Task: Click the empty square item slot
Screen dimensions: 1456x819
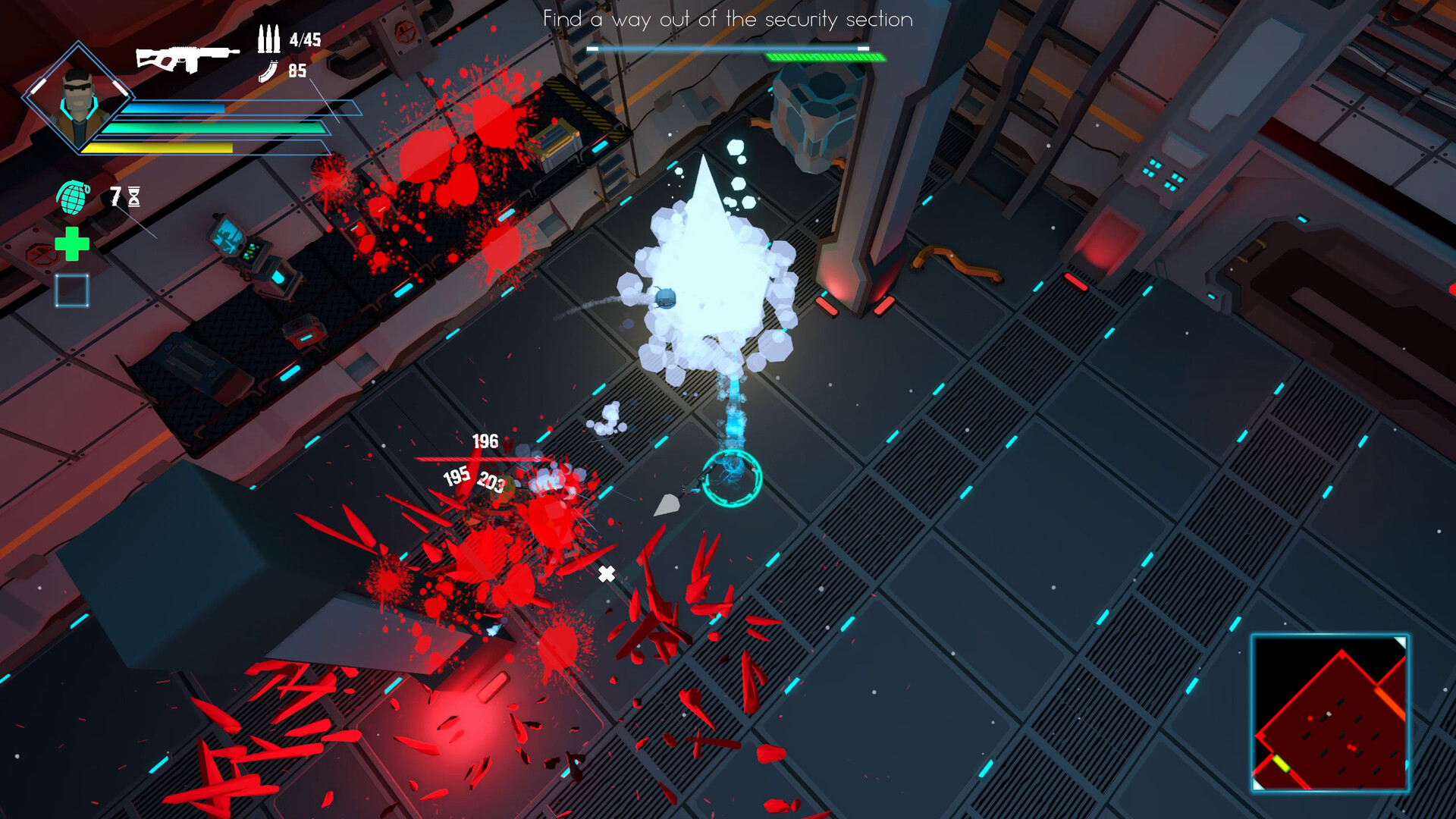Action: (72, 290)
